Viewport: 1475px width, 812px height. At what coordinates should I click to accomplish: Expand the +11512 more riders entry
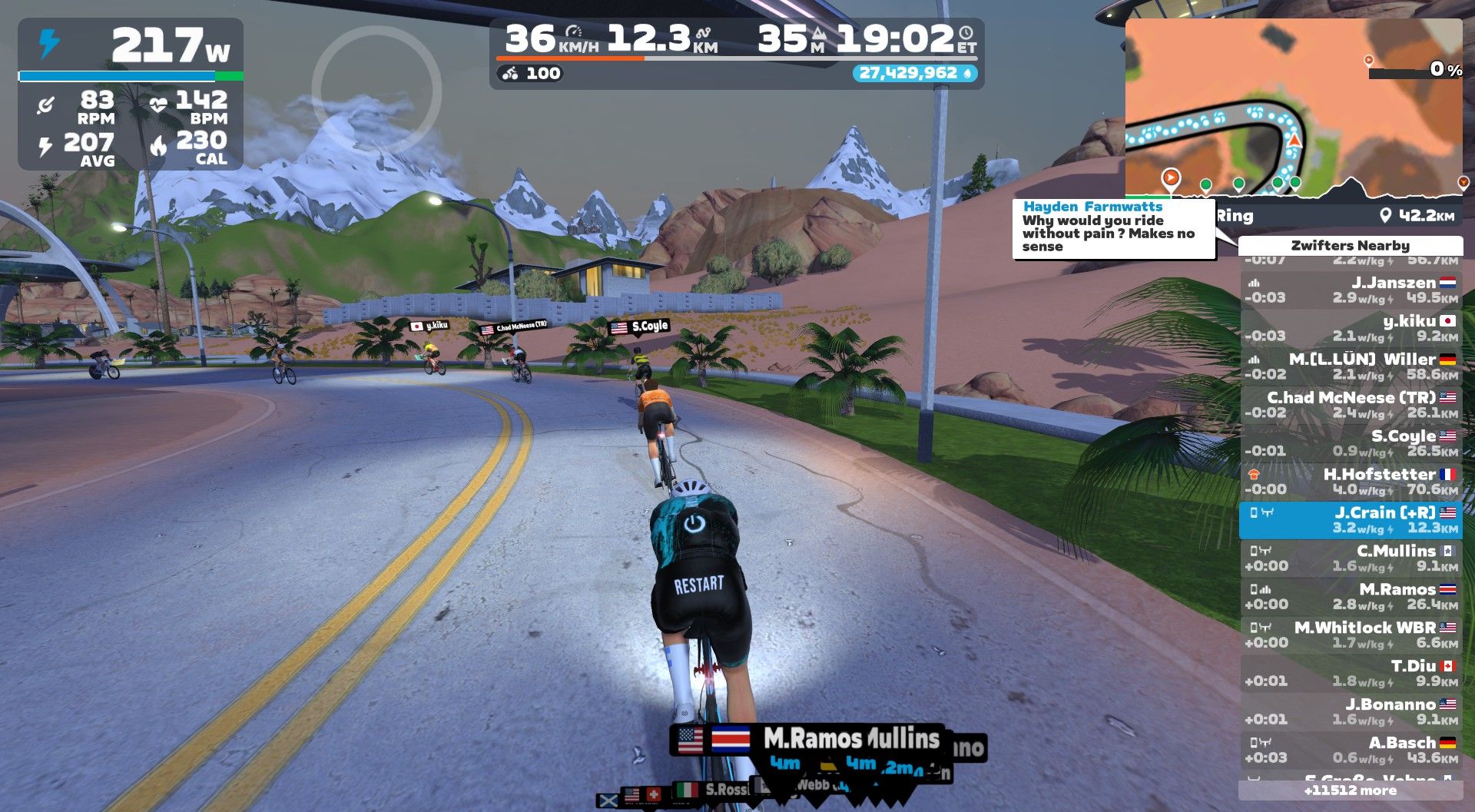(1351, 790)
